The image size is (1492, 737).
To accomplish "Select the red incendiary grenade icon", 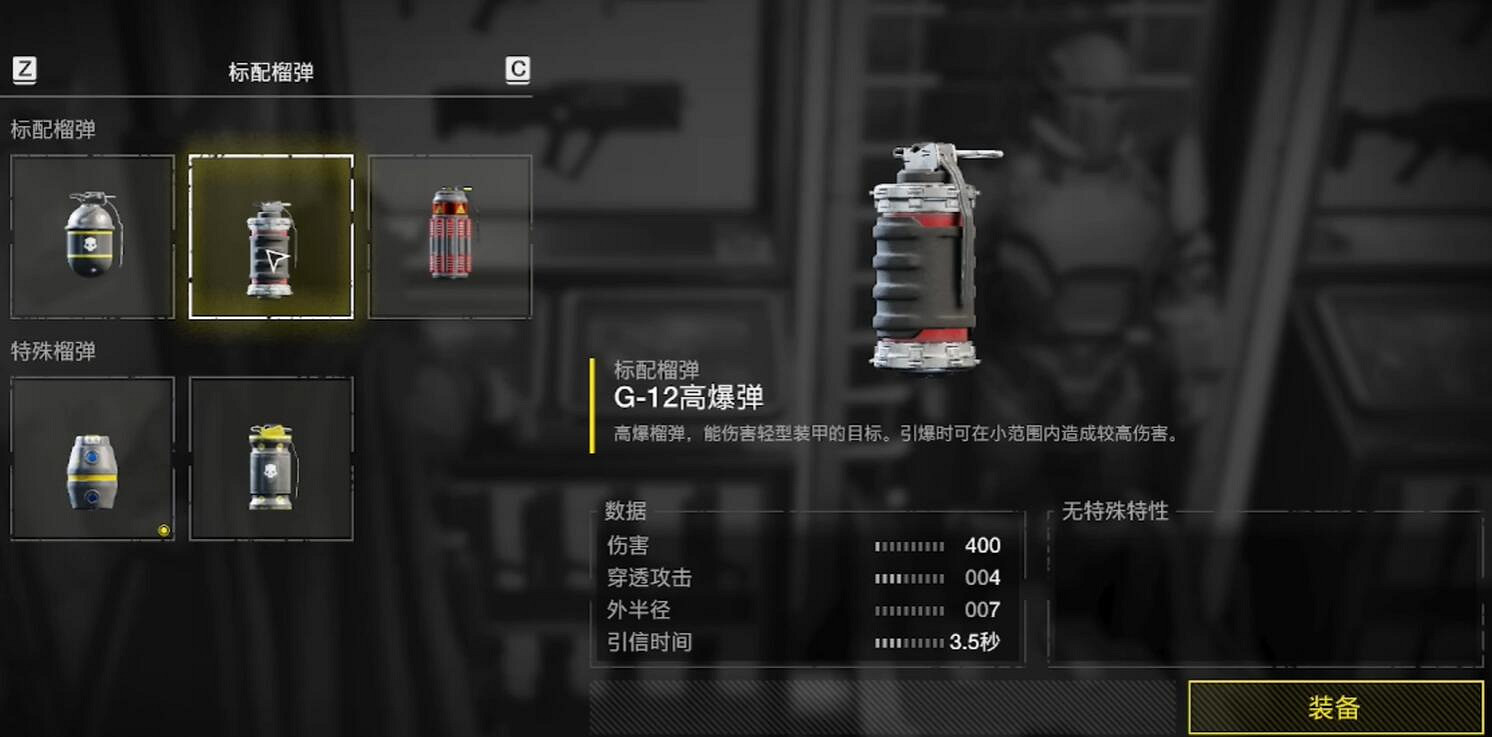I will click(x=450, y=237).
